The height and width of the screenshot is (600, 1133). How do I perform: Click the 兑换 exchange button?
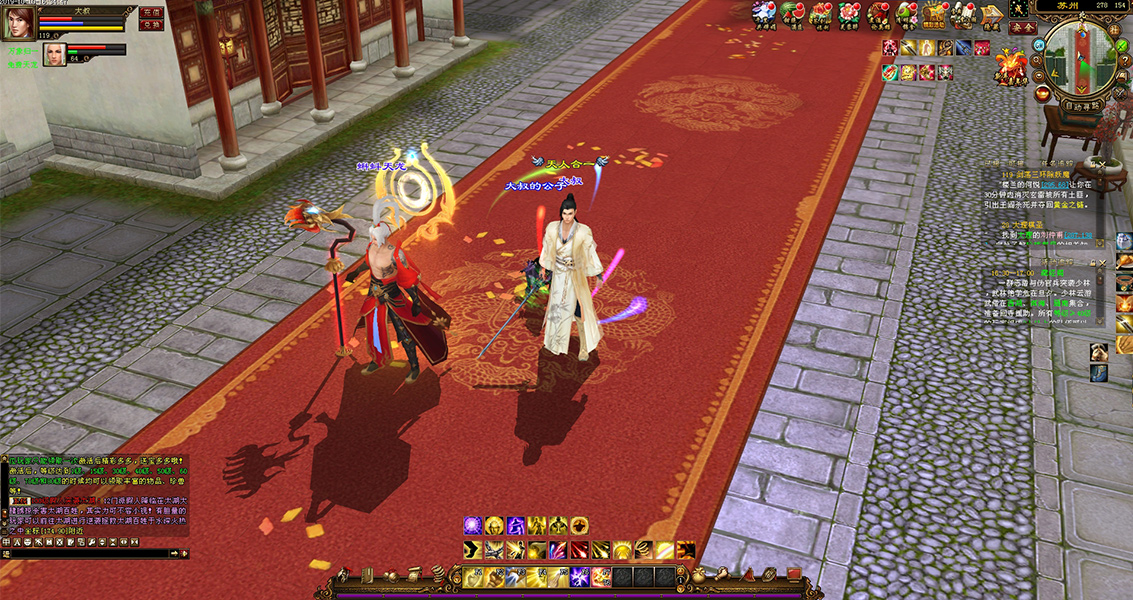point(151,25)
